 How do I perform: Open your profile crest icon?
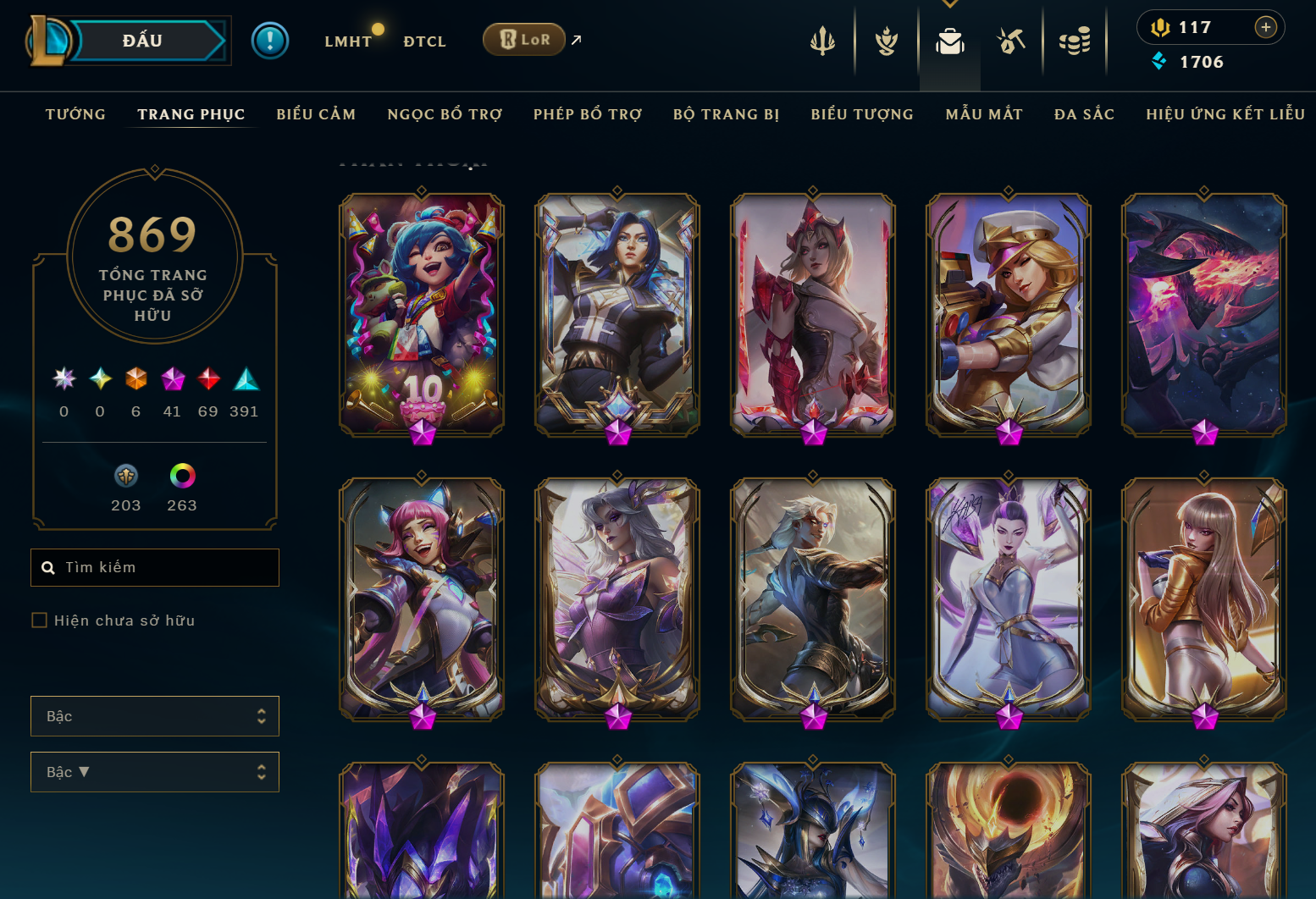tap(886, 40)
